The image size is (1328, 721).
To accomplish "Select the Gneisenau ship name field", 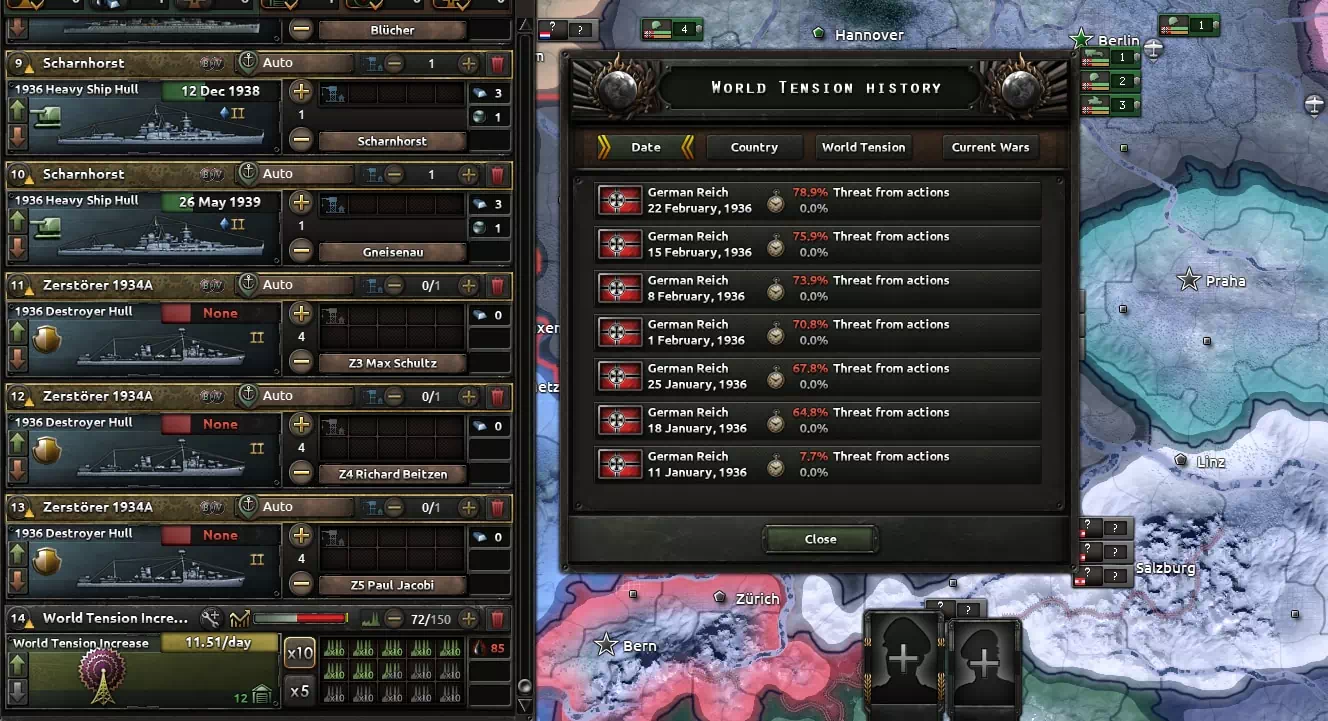I will [392, 252].
